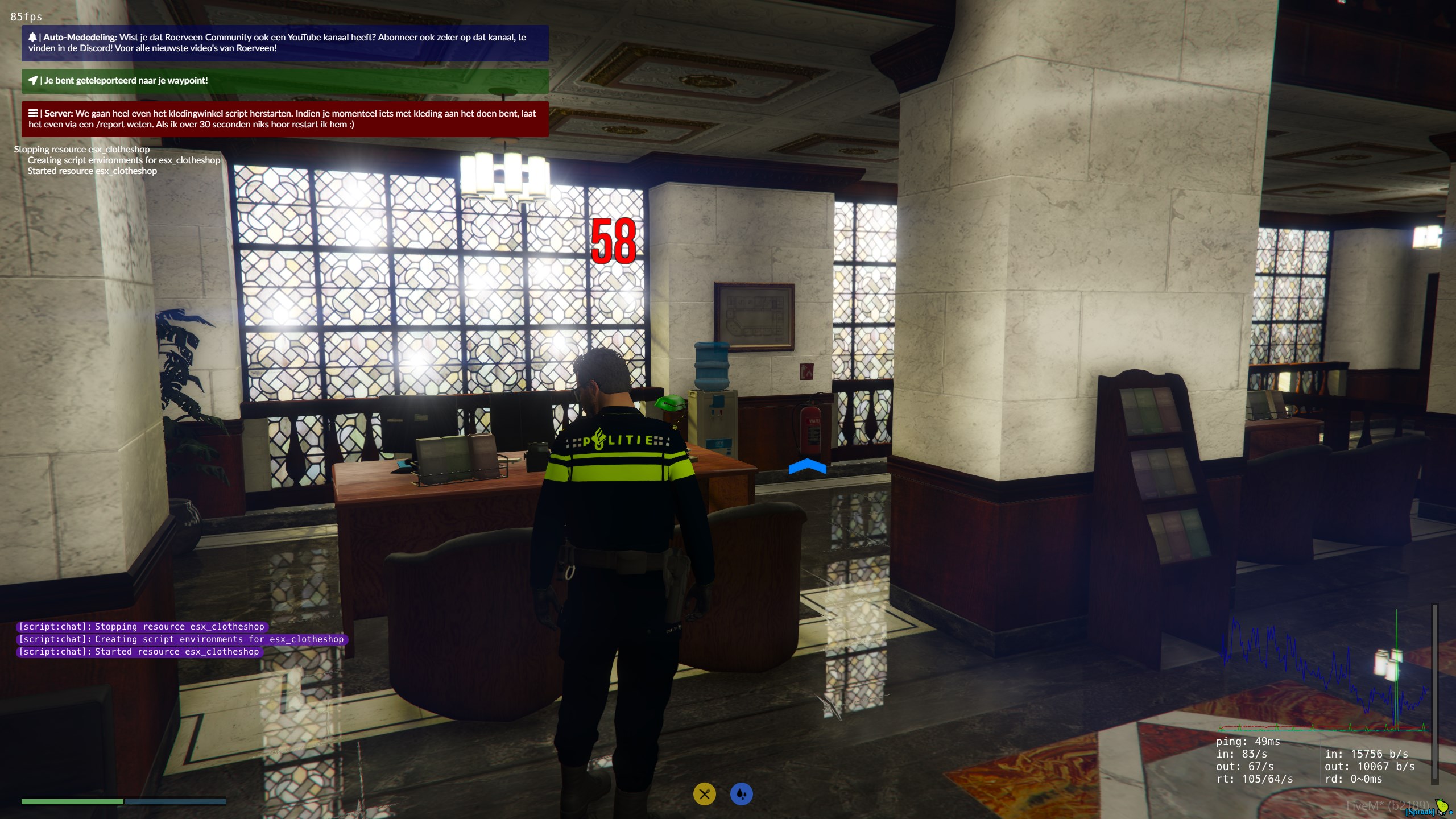
Task: Click the blue water-drop thirst icon
Action: point(741,794)
